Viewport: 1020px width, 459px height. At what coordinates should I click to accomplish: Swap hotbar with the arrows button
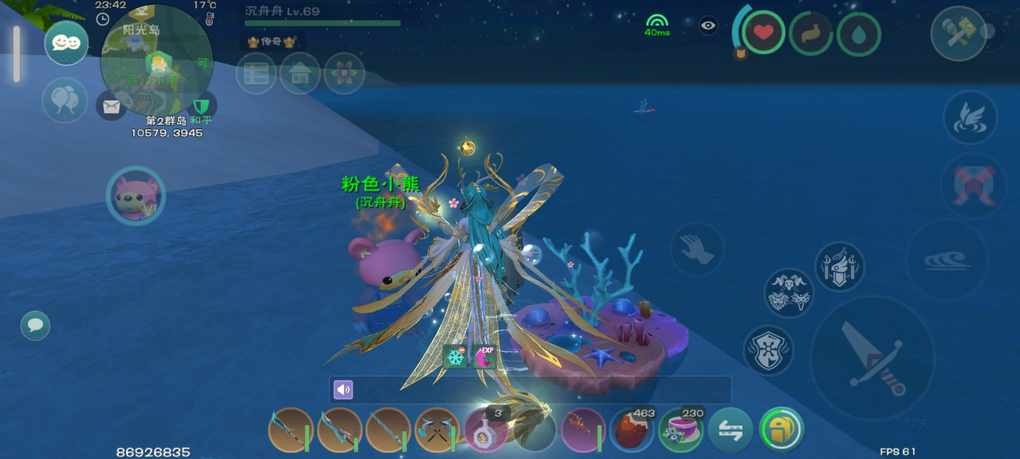[730, 430]
